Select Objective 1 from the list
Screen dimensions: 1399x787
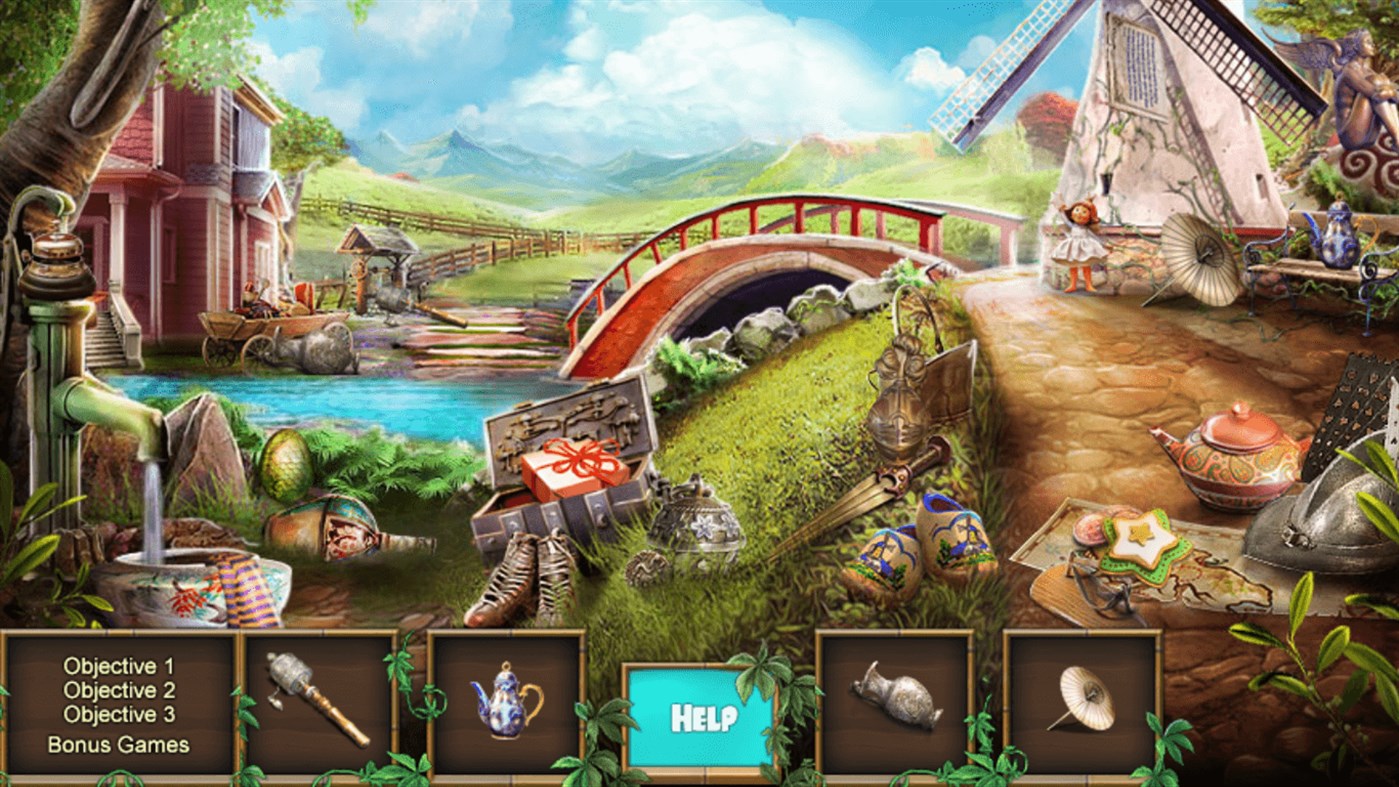117,664
